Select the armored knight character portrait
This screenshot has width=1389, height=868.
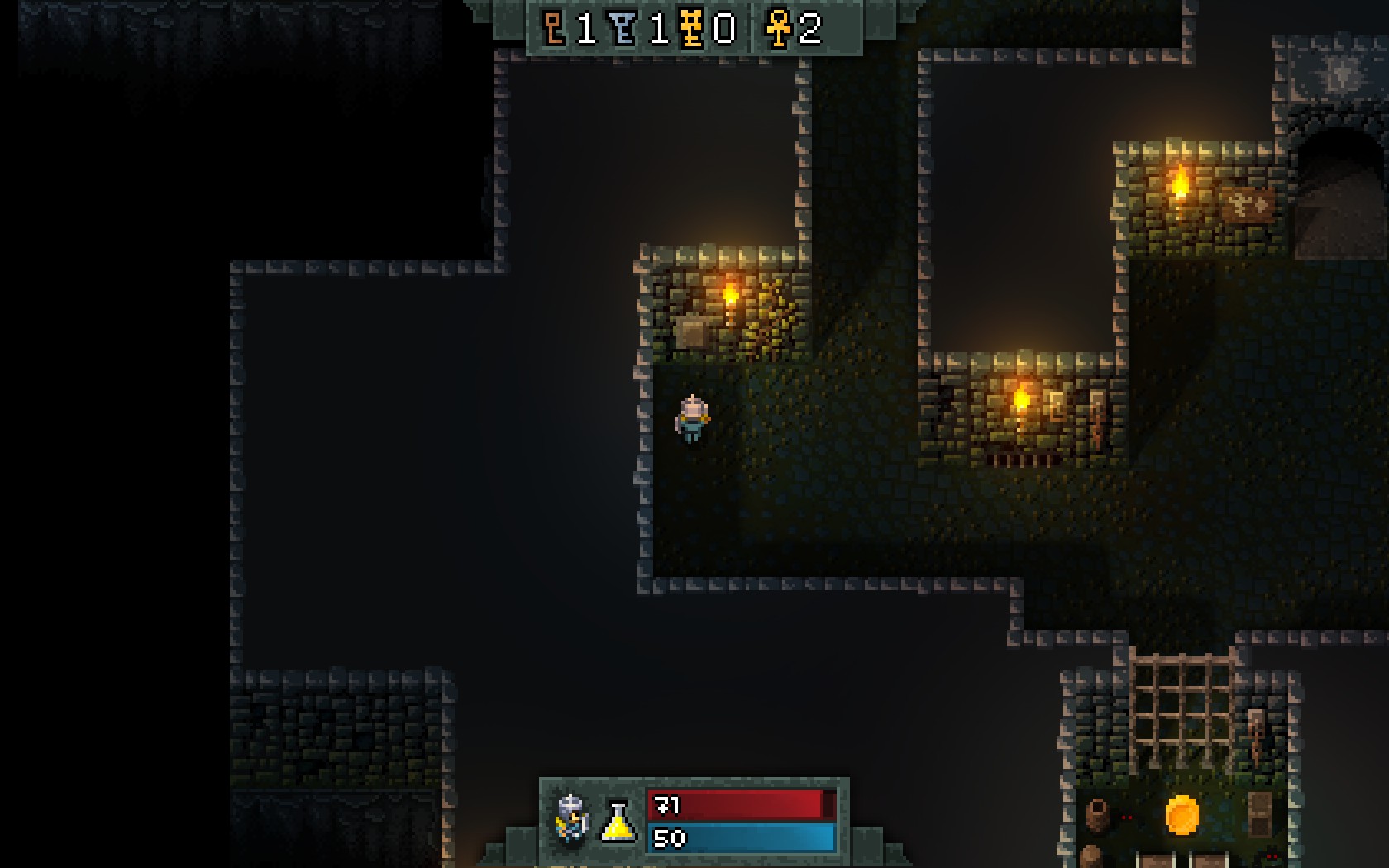pos(571,818)
